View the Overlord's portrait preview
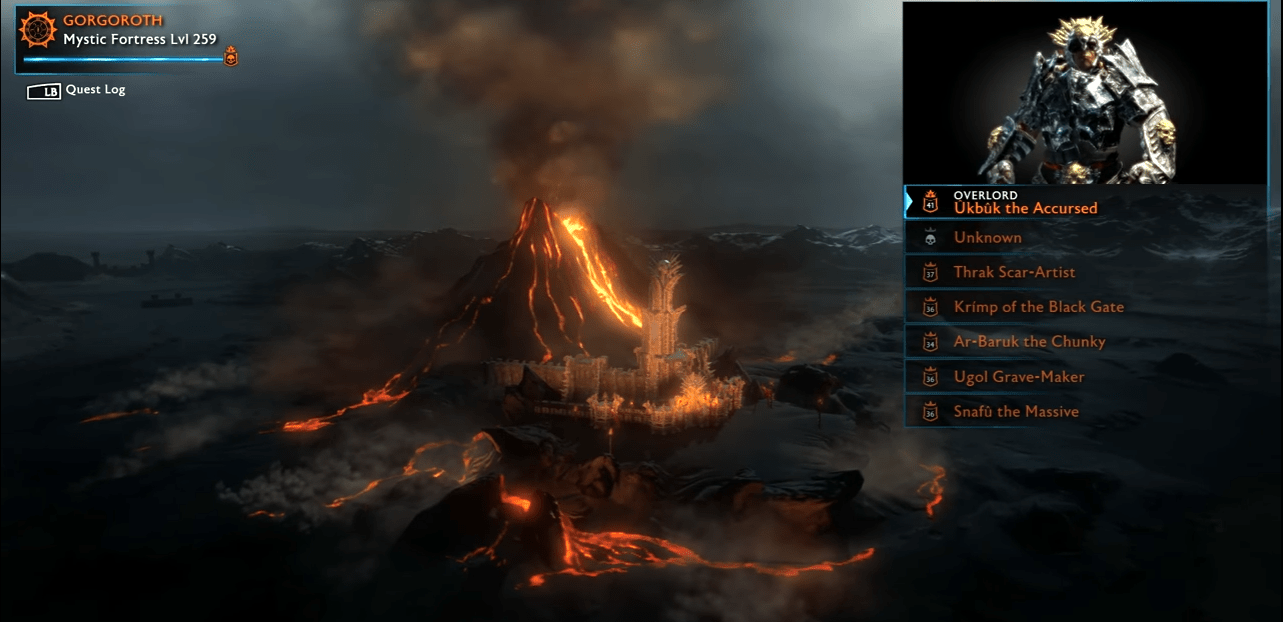 click(1085, 93)
